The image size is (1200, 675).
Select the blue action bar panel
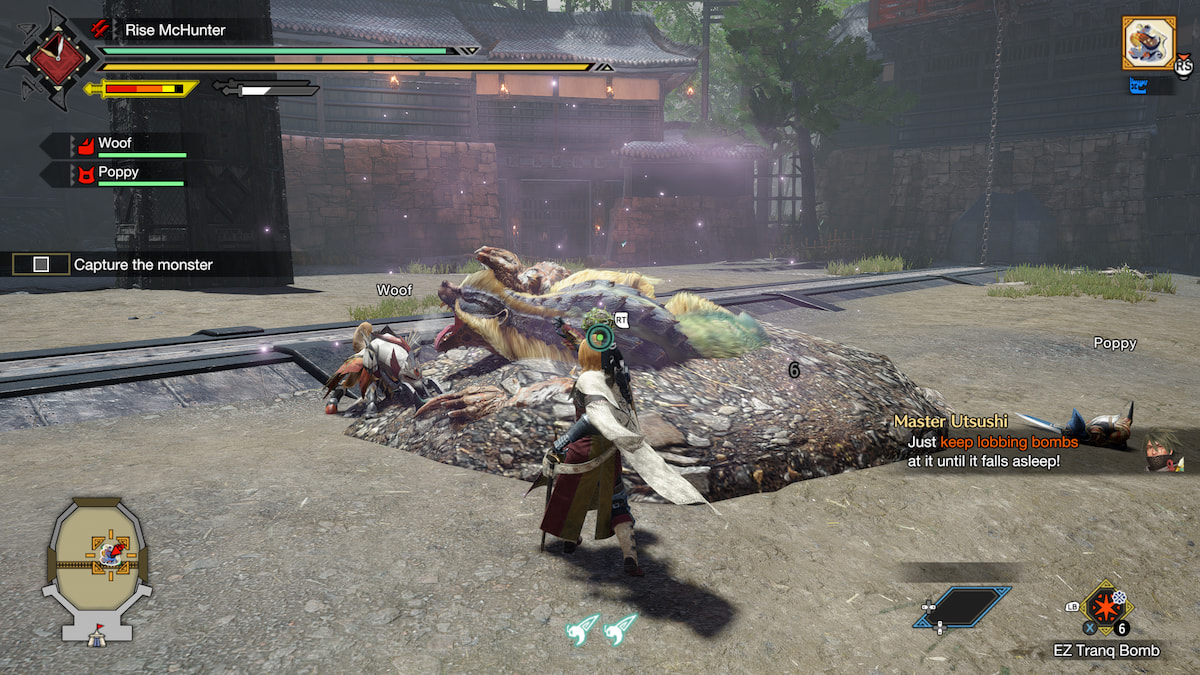[962, 607]
